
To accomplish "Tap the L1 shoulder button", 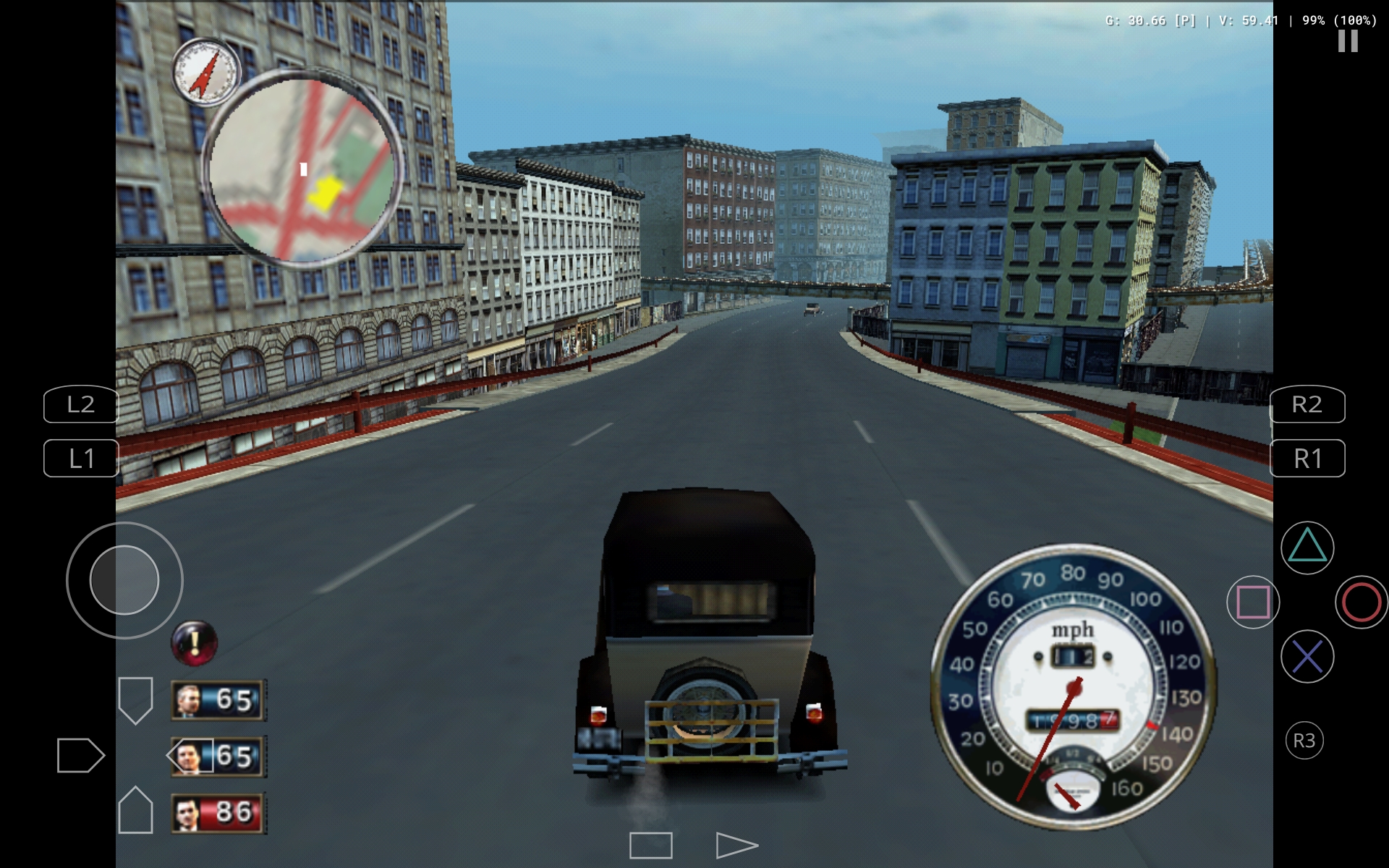I will [81, 459].
